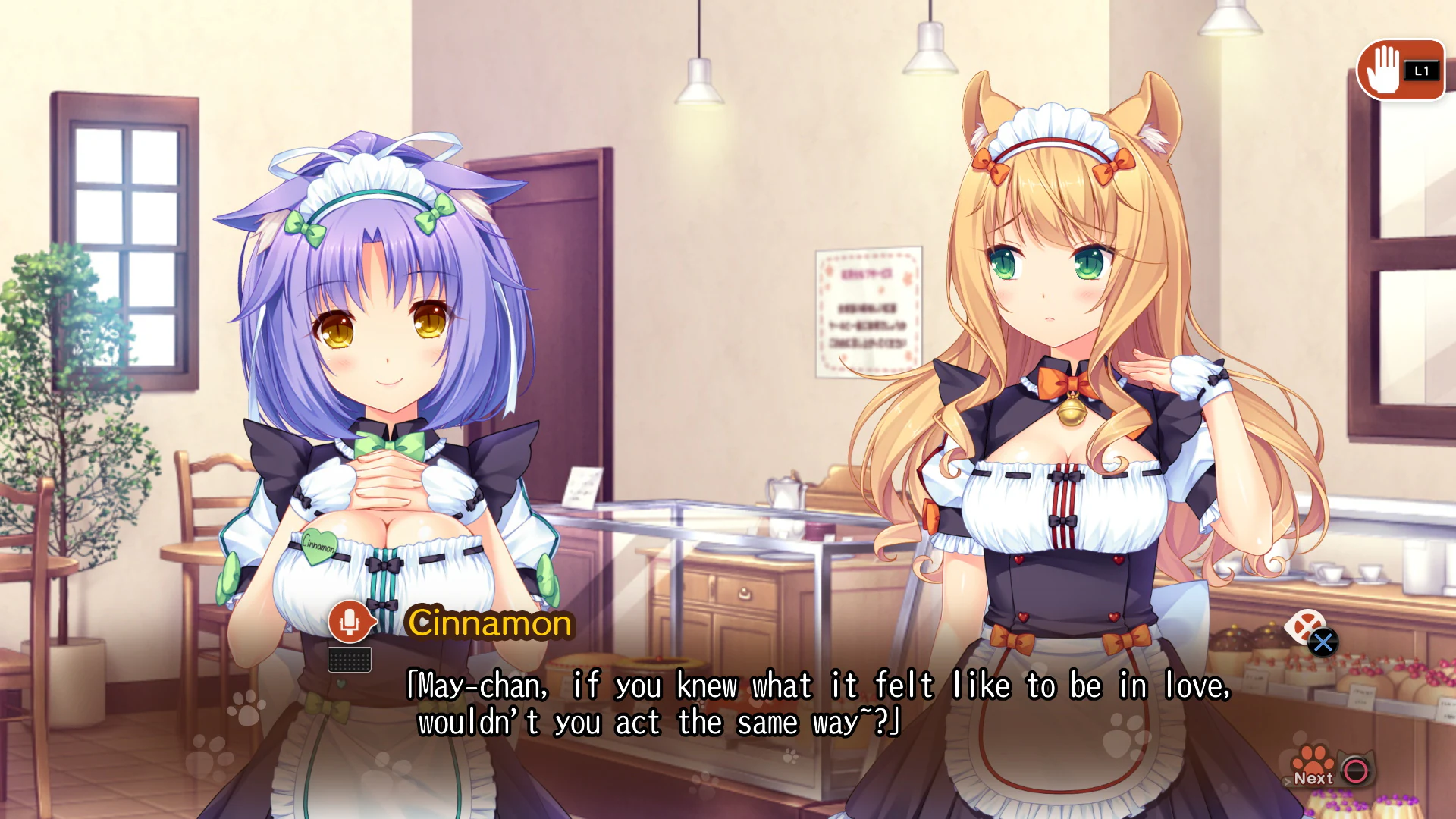This screenshot has height=819, width=1456.
Task: Select the Cinnamon speaker name tab
Action: coord(490,623)
